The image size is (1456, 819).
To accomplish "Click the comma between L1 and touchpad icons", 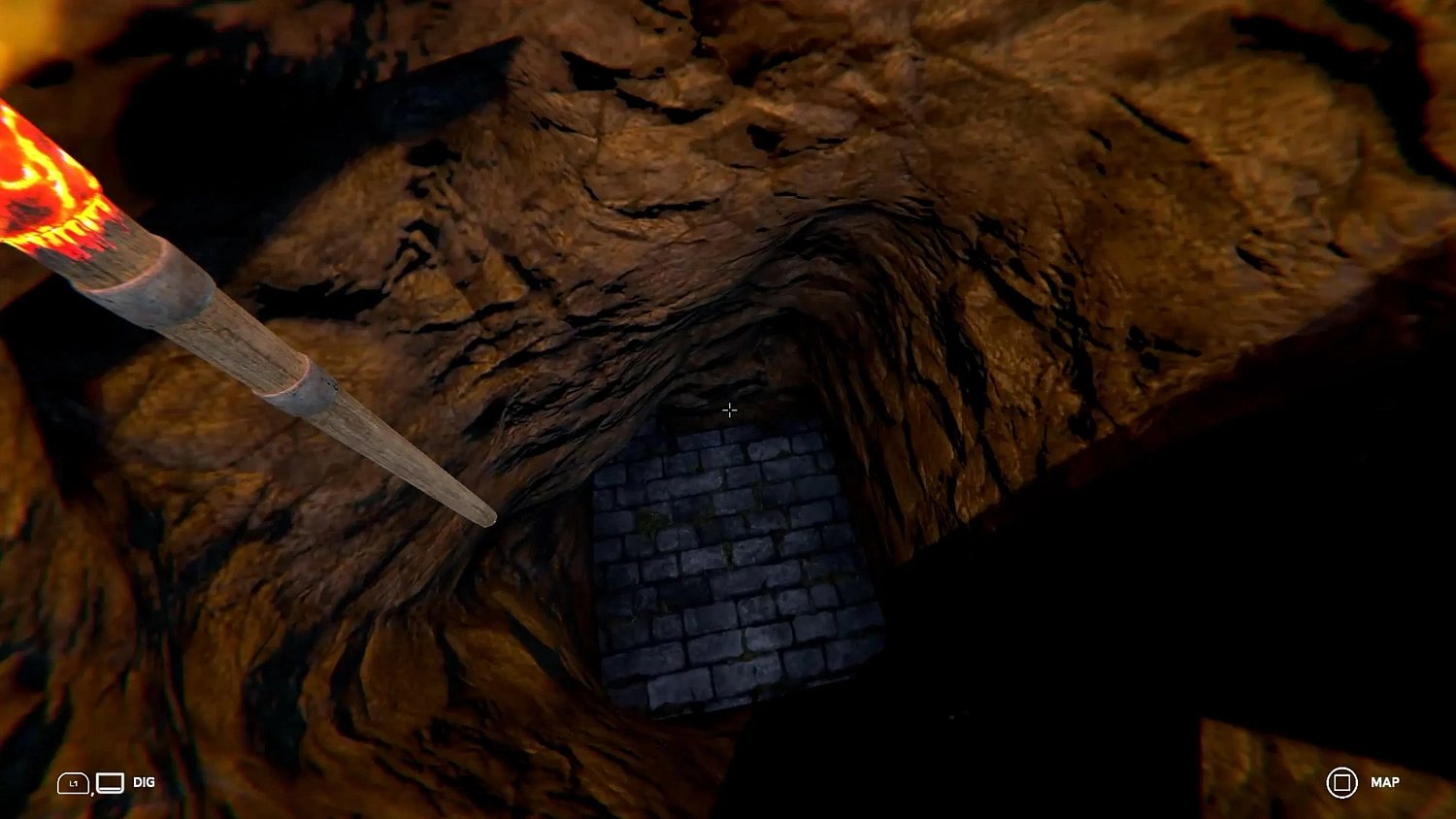I will [93, 794].
